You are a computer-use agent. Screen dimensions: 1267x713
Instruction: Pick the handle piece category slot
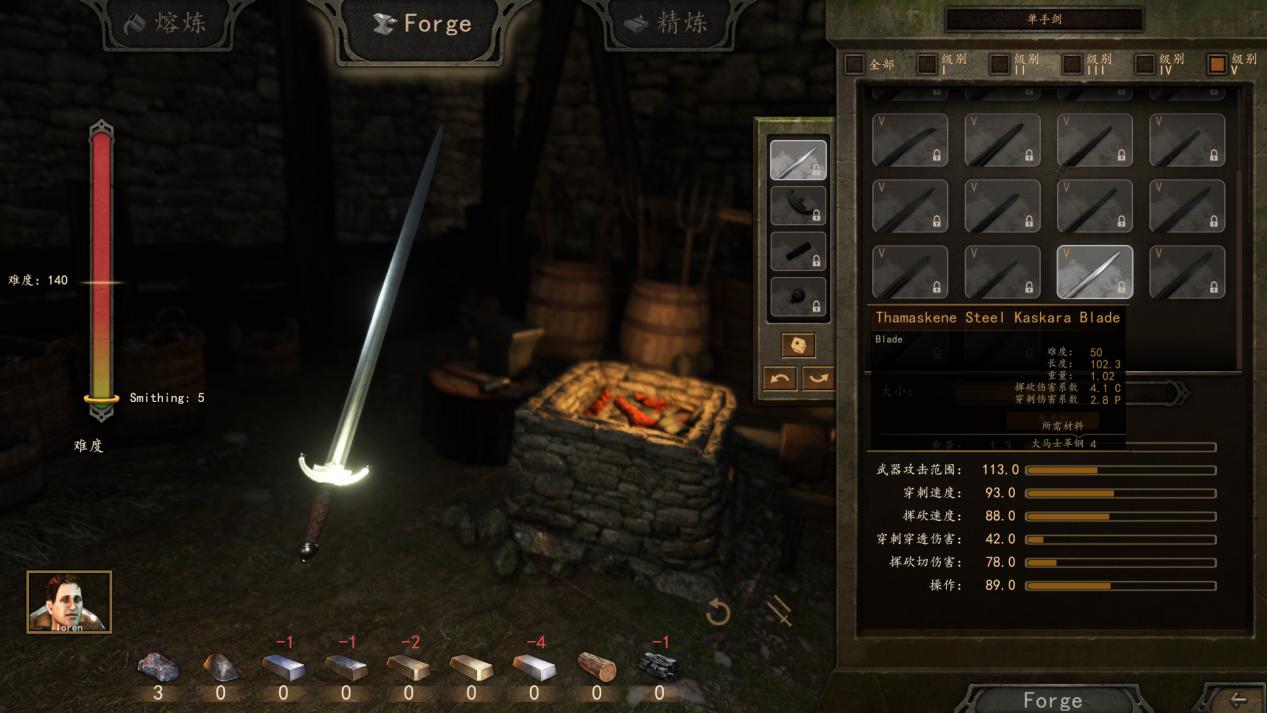[797, 252]
